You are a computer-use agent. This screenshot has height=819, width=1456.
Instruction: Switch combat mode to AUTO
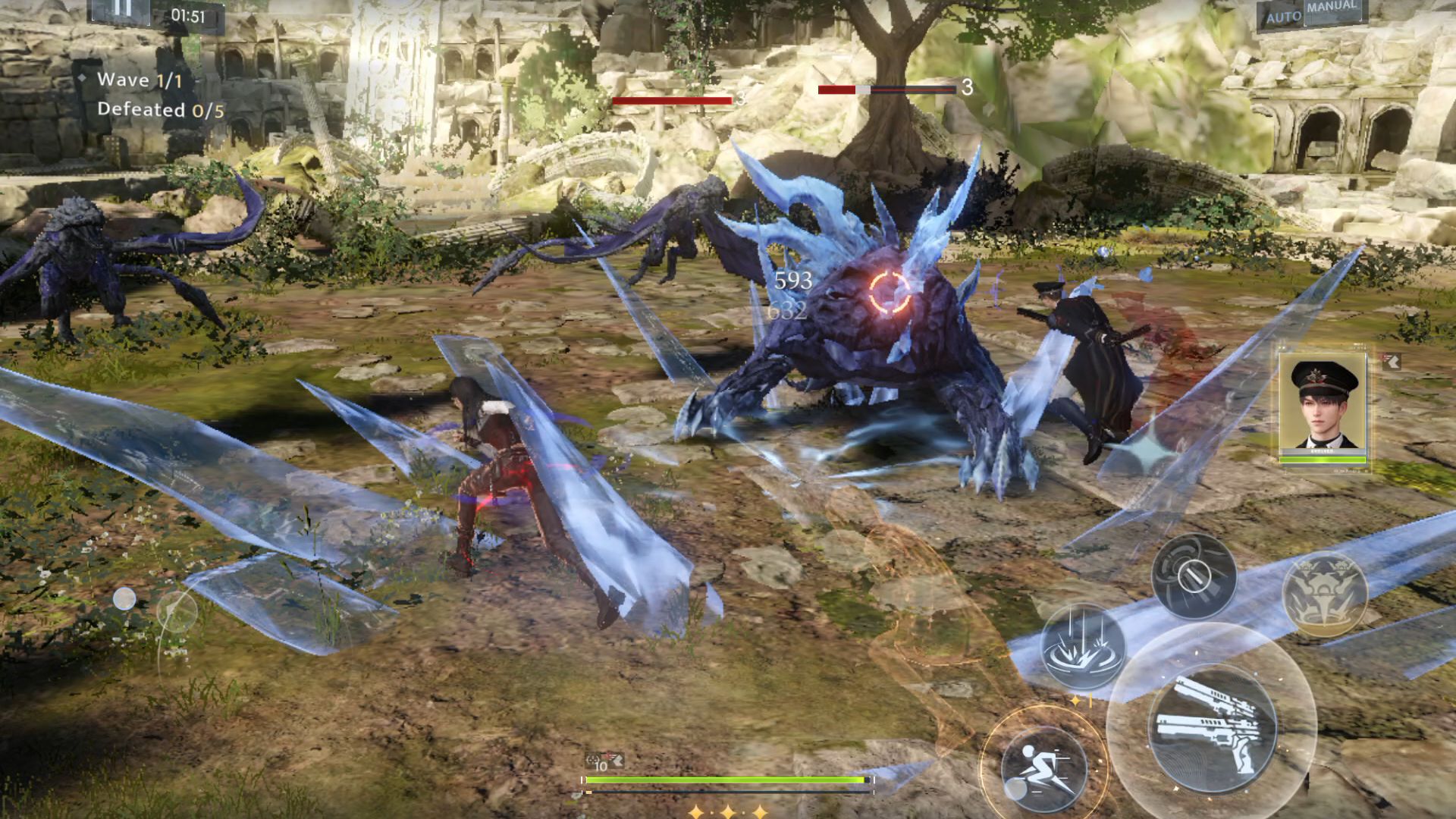pyautogui.click(x=1283, y=16)
